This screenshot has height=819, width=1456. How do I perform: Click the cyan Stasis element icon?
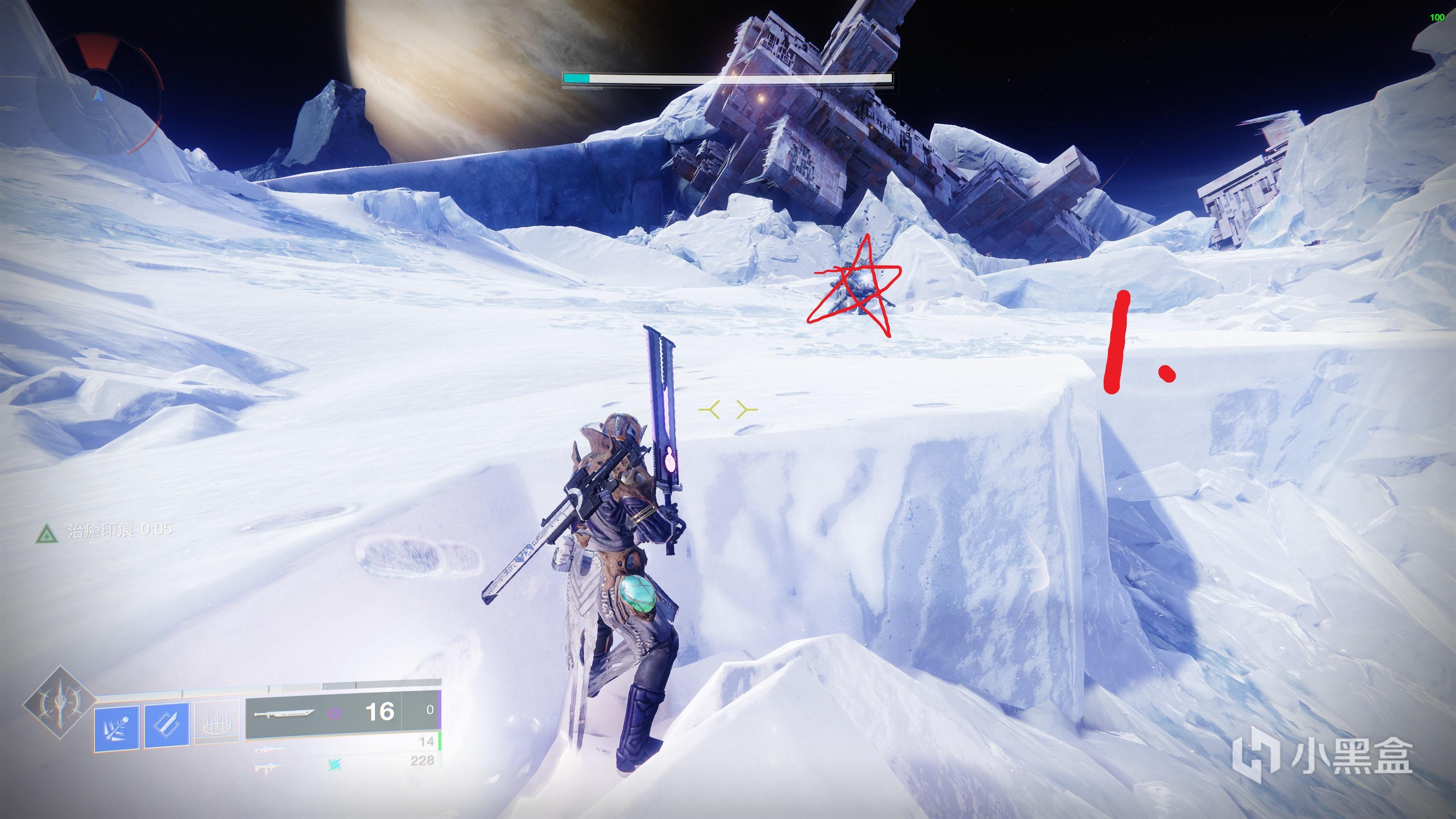[x=334, y=765]
